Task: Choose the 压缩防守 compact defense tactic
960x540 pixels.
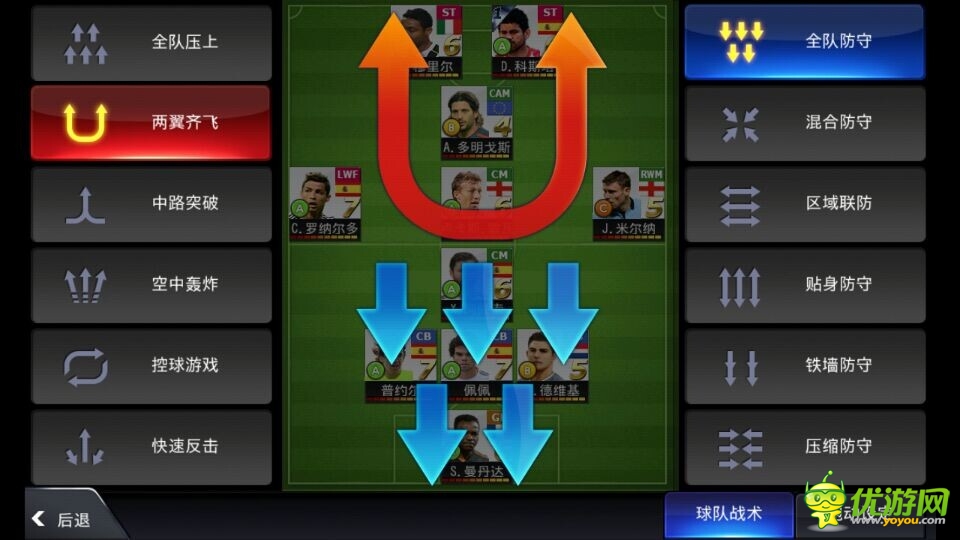Action: click(x=804, y=446)
